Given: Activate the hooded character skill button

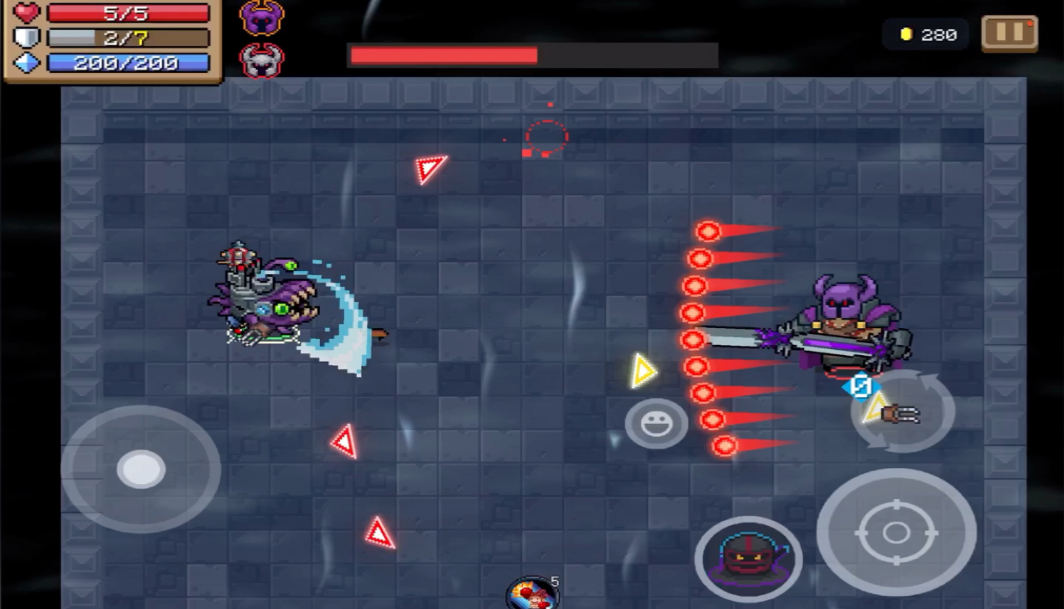Looking at the screenshot, I should point(748,557).
